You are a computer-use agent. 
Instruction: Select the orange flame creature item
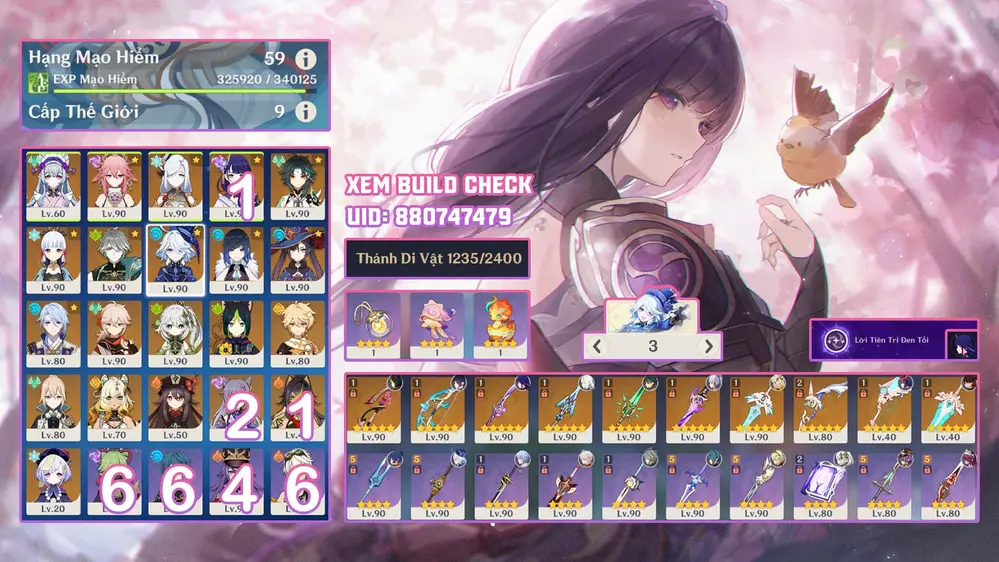(x=498, y=325)
